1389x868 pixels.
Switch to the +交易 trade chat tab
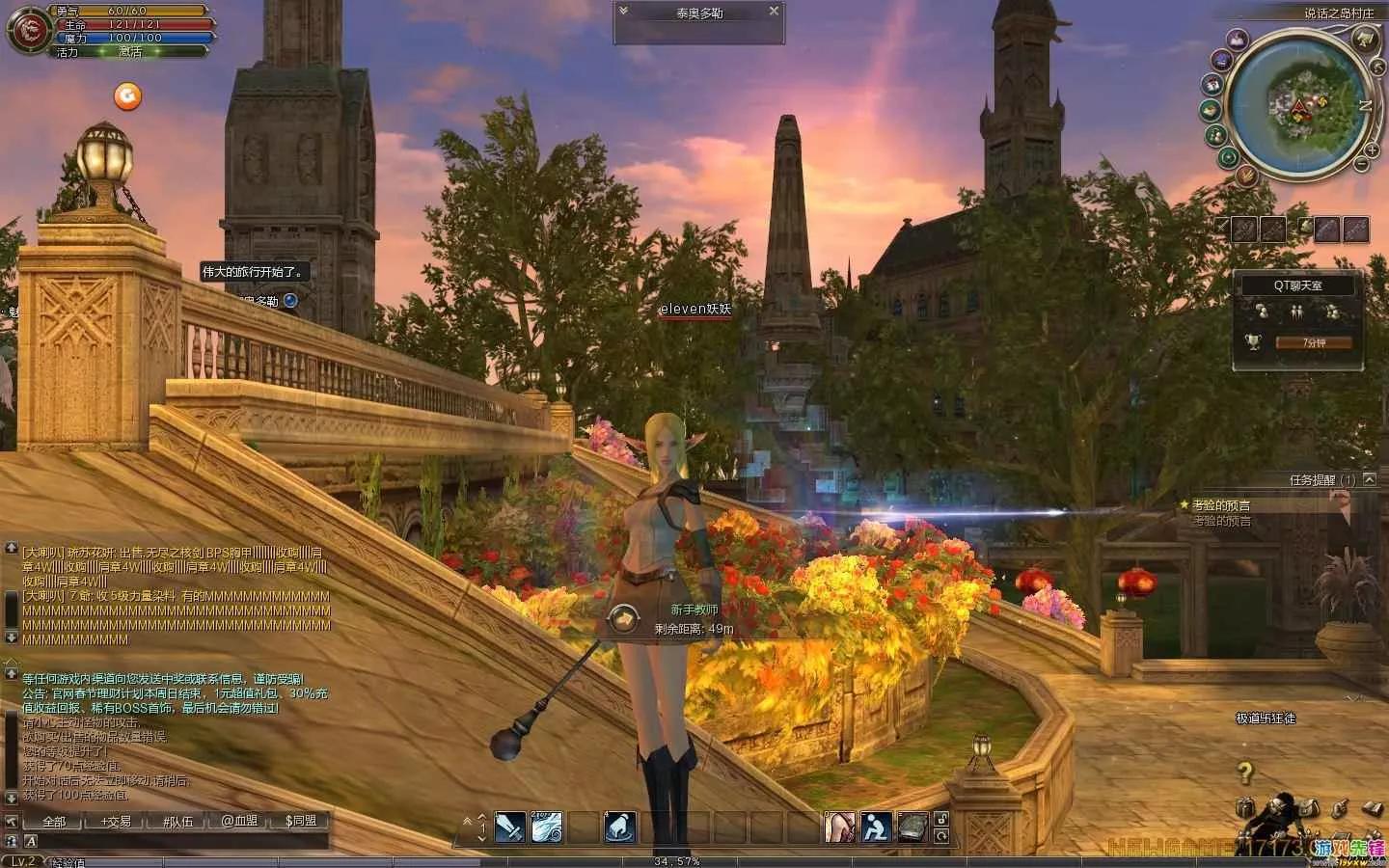coord(116,822)
